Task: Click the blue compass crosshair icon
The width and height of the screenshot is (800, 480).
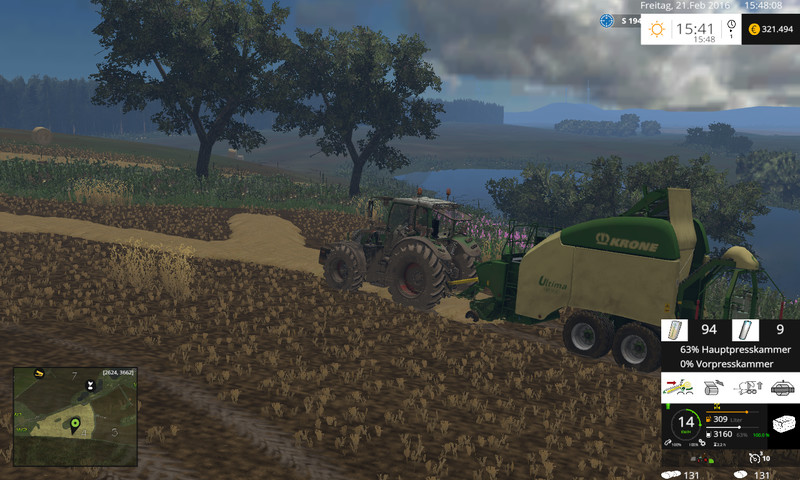Action: click(x=607, y=20)
